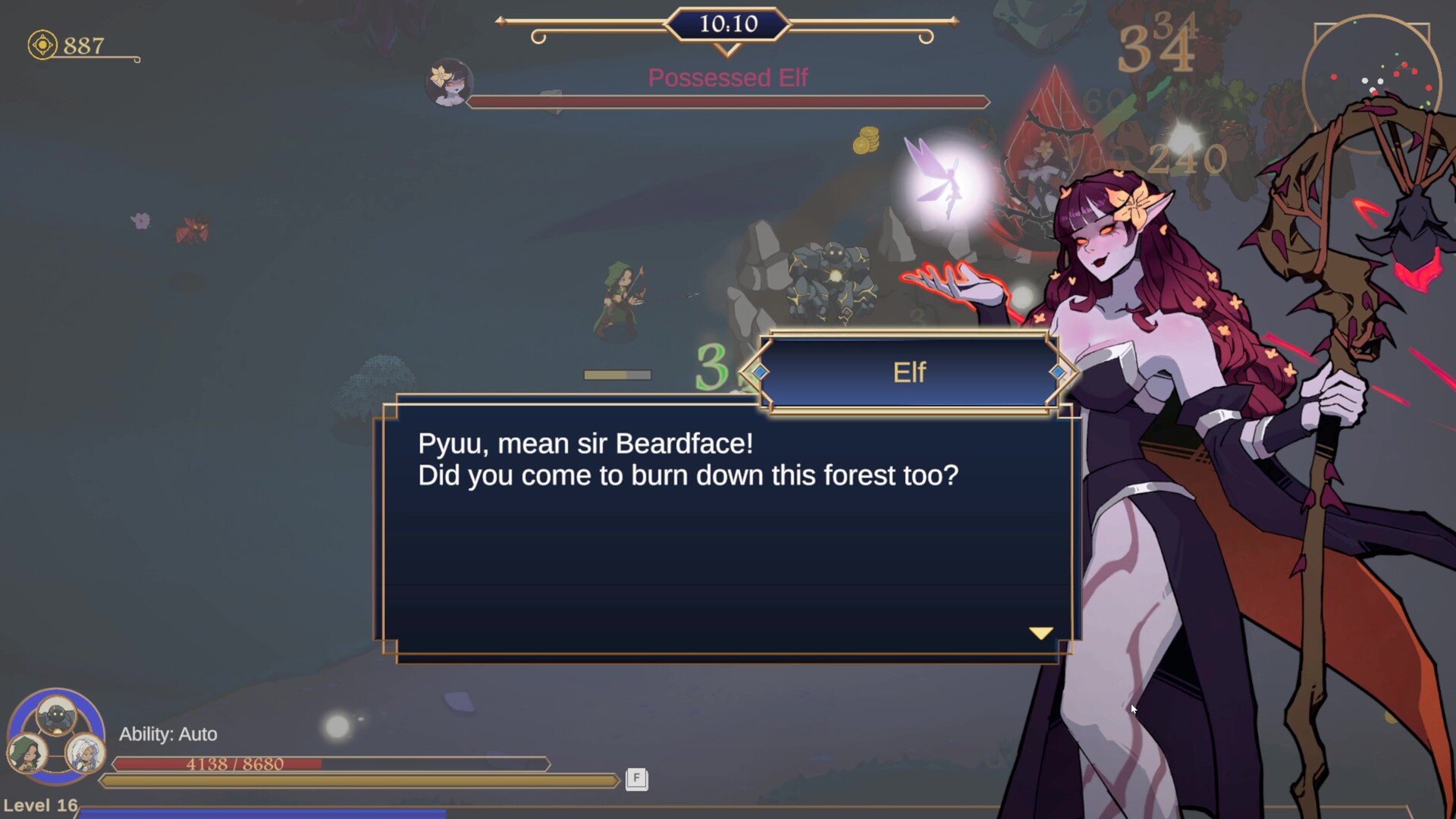
Task: Select the stone golem party portrait
Action: [x=57, y=715]
